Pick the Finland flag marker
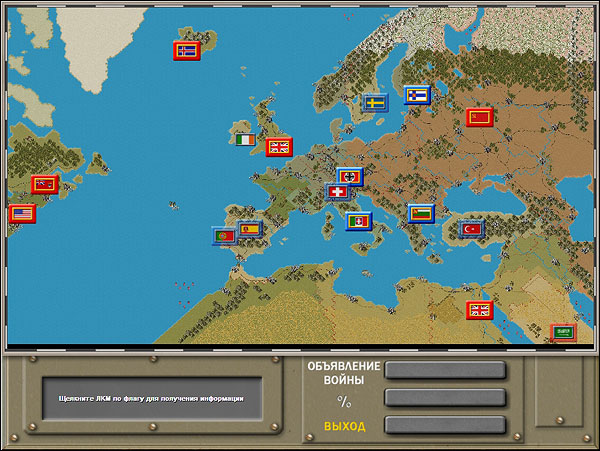The width and height of the screenshot is (600, 451). pyautogui.click(x=417, y=95)
